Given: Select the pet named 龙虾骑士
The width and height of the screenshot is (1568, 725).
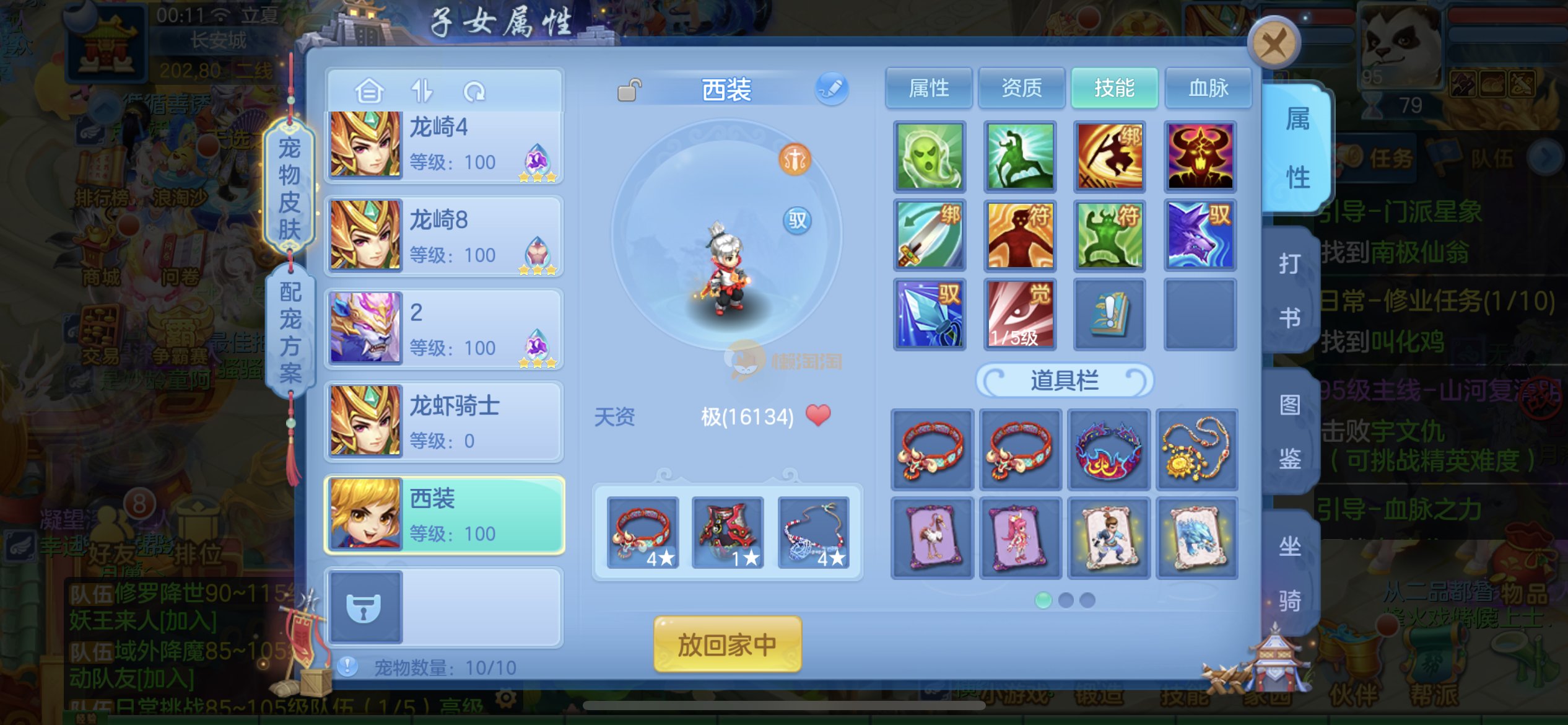Looking at the screenshot, I should click(444, 423).
